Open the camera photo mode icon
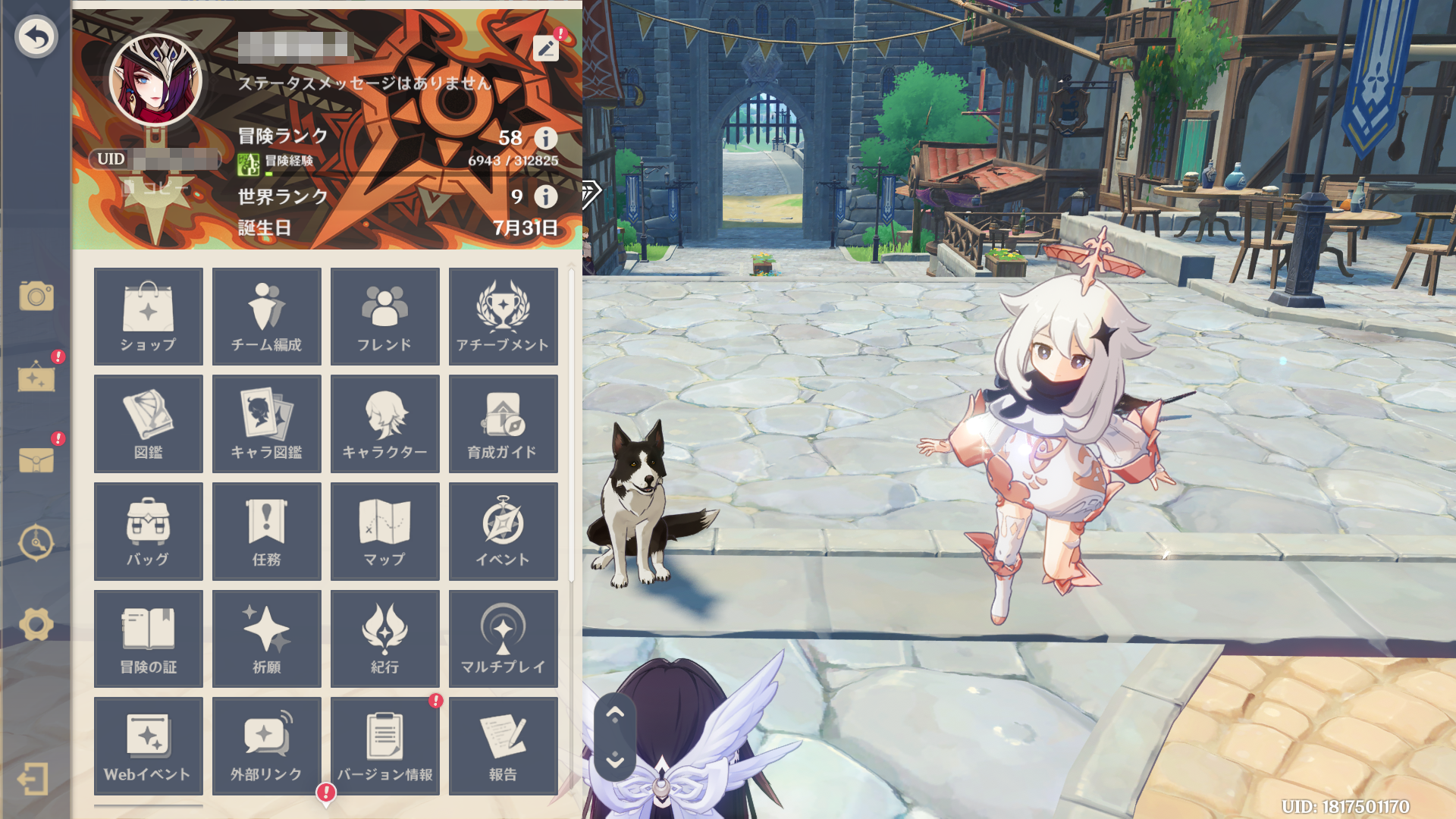Viewport: 1456px width, 819px height. click(x=36, y=296)
